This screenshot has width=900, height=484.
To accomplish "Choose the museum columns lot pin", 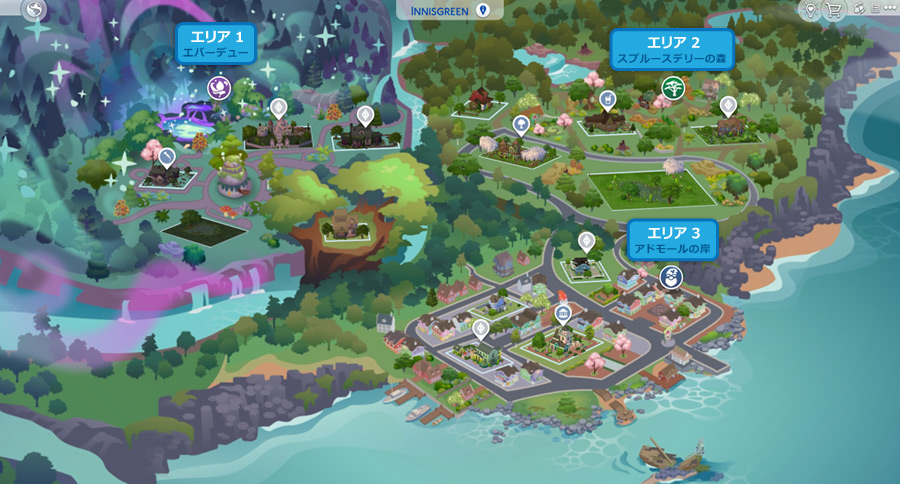I will (563, 315).
